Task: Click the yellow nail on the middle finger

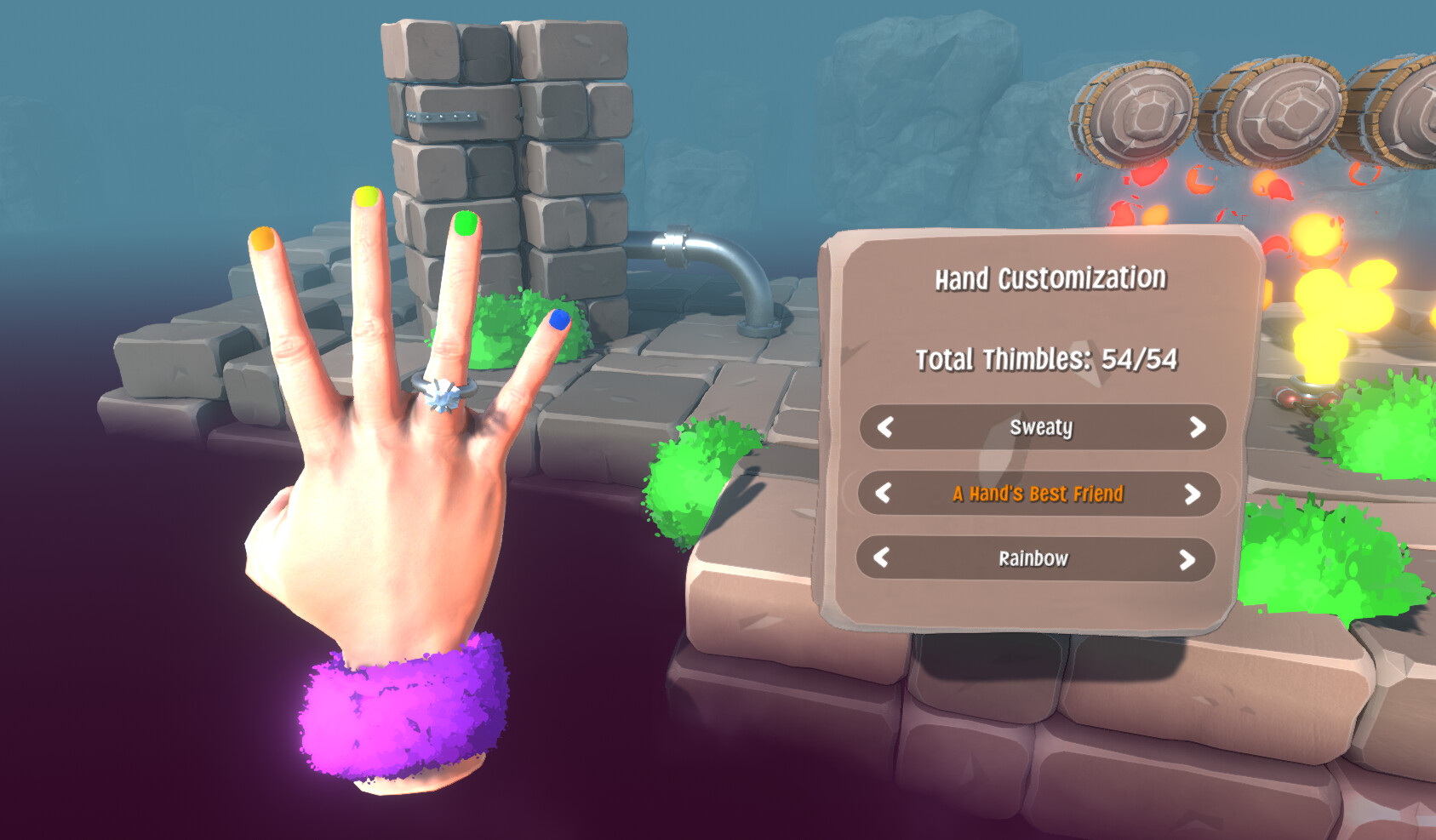Action: click(x=368, y=196)
